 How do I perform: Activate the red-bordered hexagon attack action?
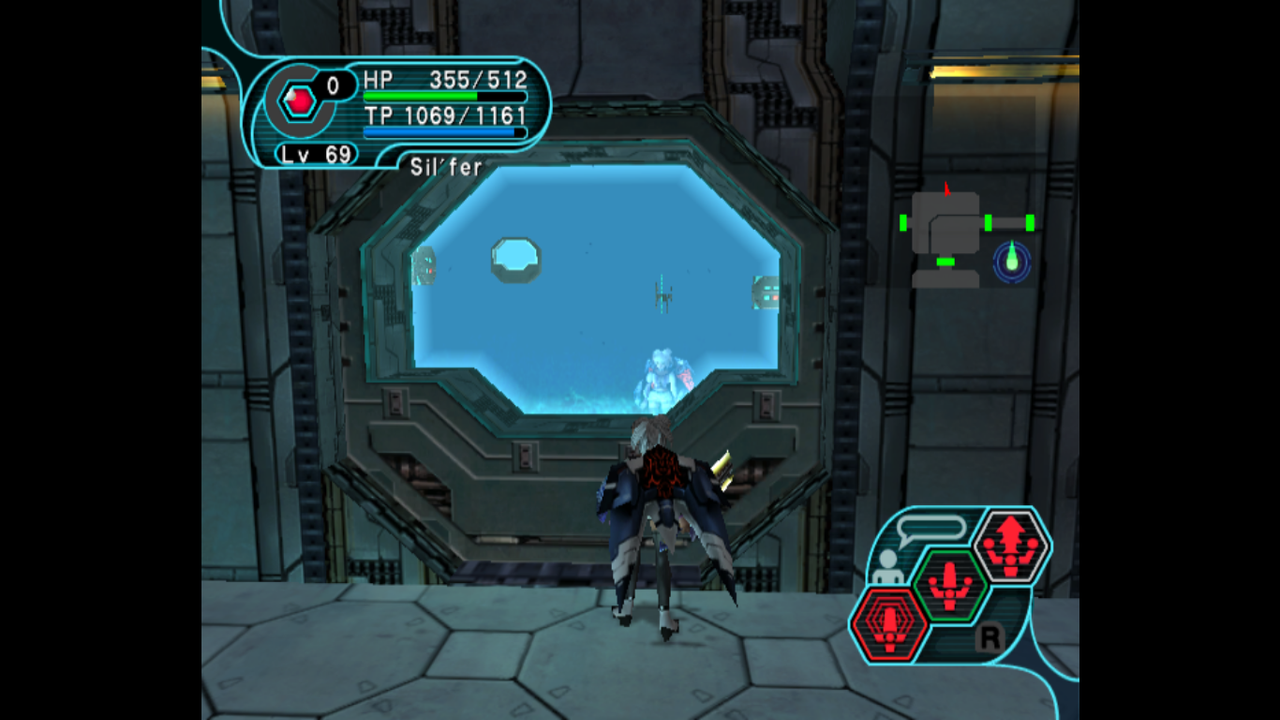coord(888,624)
